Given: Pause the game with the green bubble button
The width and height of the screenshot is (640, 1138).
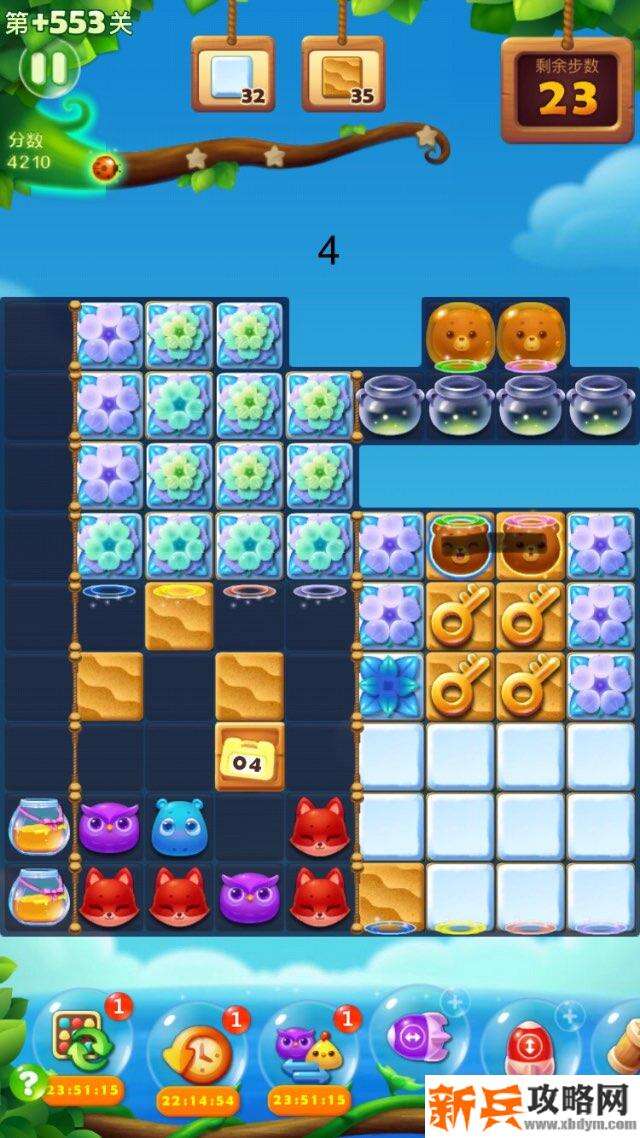Looking at the screenshot, I should pos(47,68).
